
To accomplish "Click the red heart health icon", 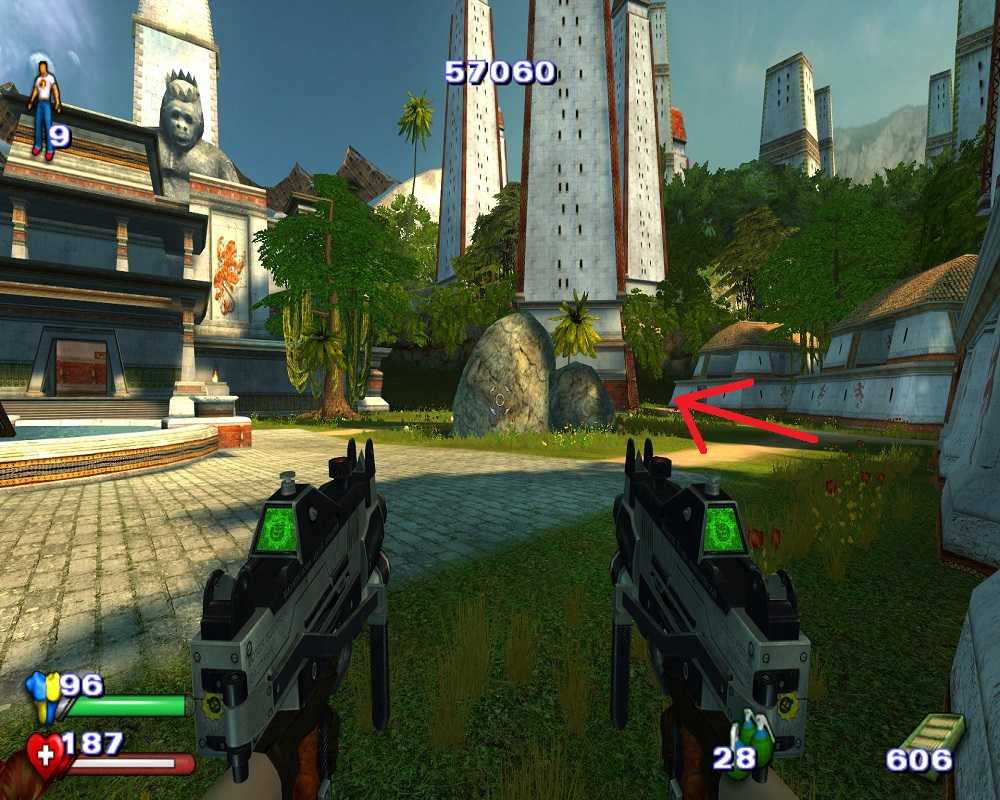I will coord(46,755).
